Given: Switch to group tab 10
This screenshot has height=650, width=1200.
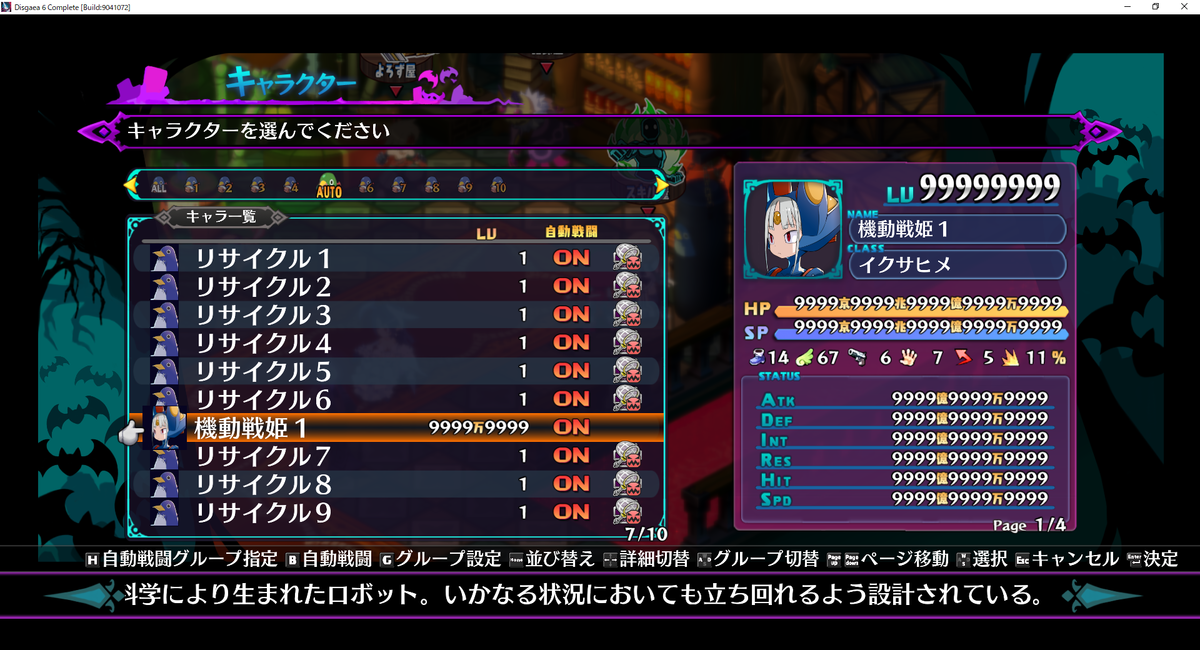Looking at the screenshot, I should click(498, 186).
